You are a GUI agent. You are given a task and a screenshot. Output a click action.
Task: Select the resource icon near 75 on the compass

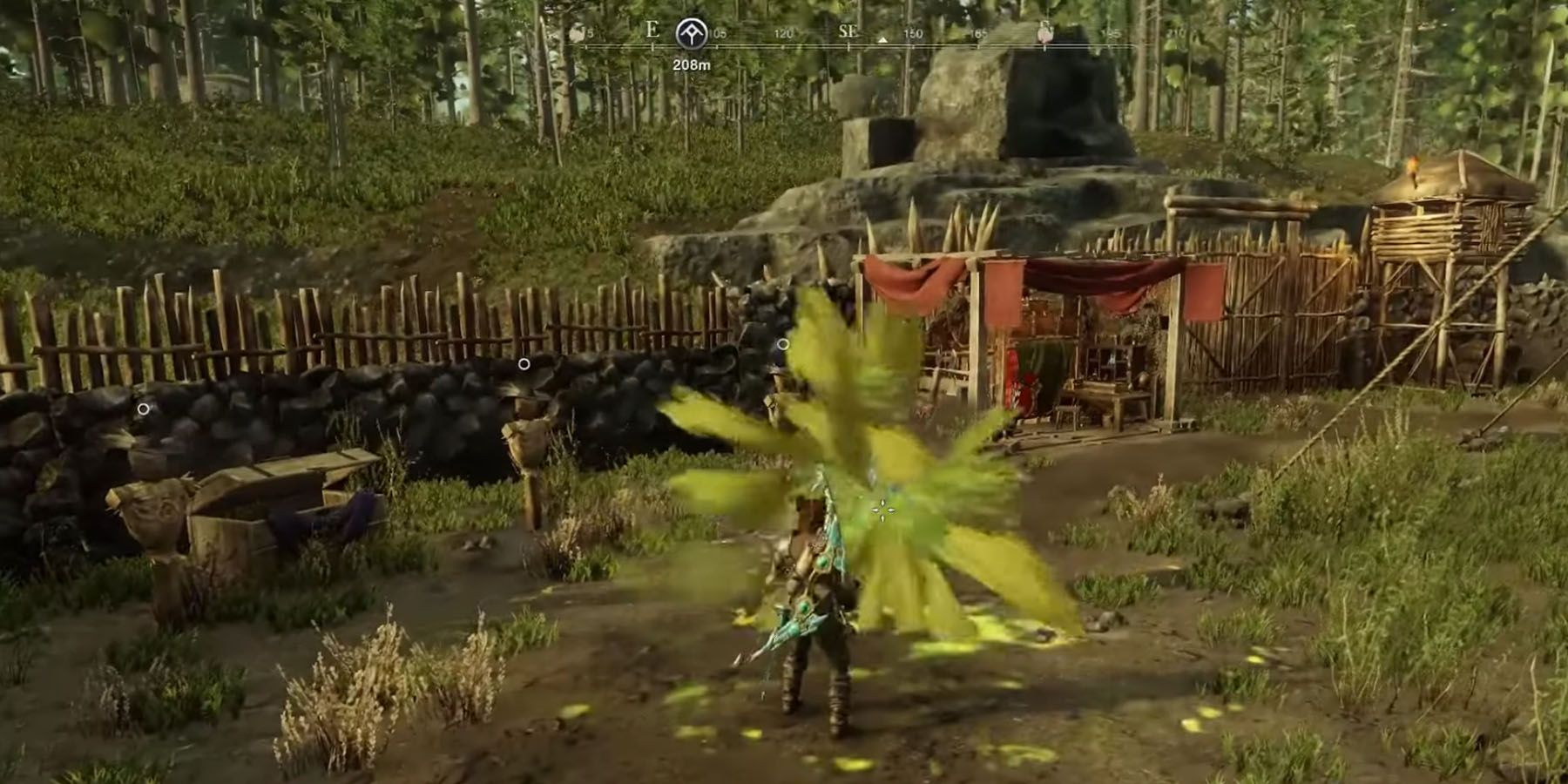pyautogui.click(x=577, y=32)
